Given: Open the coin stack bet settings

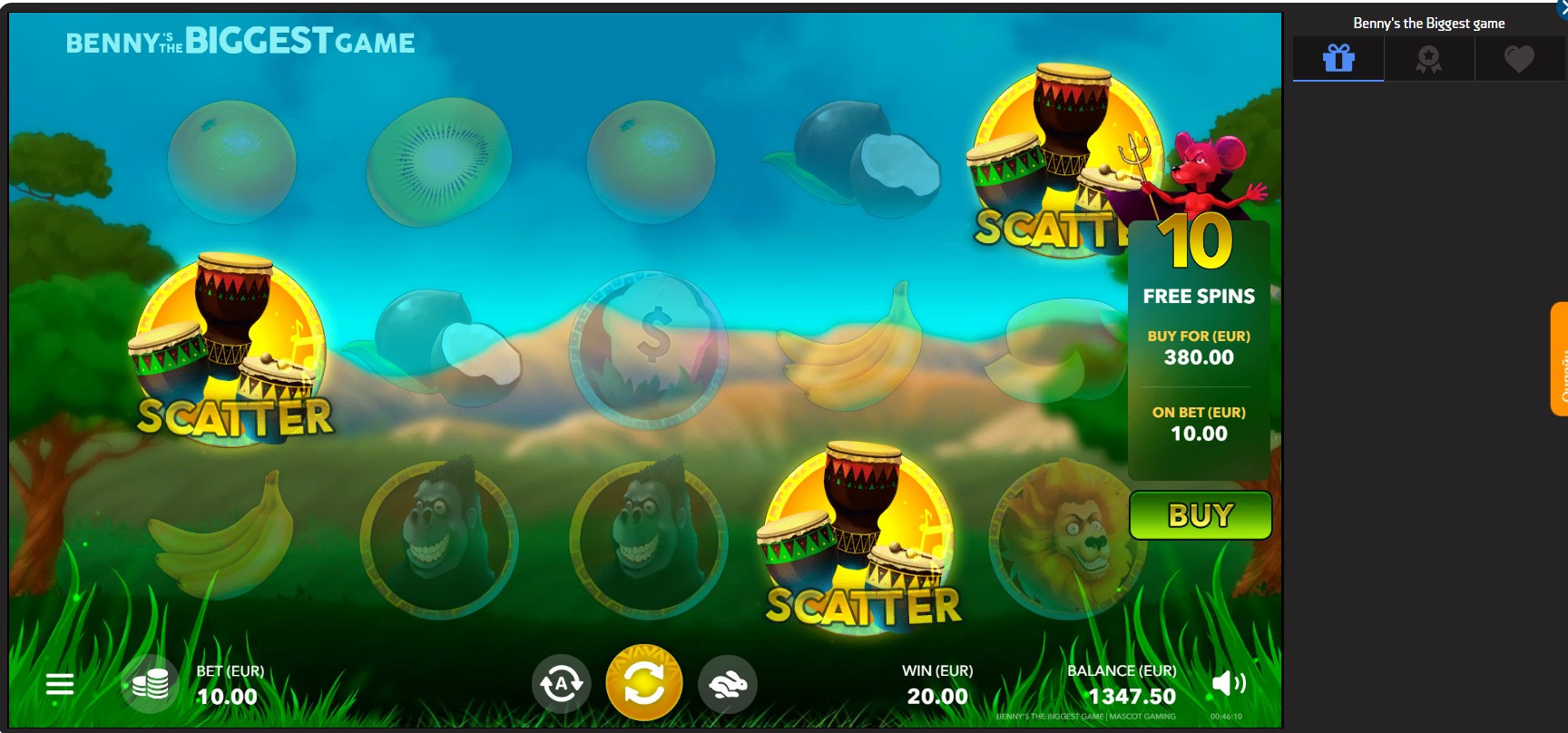Looking at the screenshot, I should pos(150,684).
